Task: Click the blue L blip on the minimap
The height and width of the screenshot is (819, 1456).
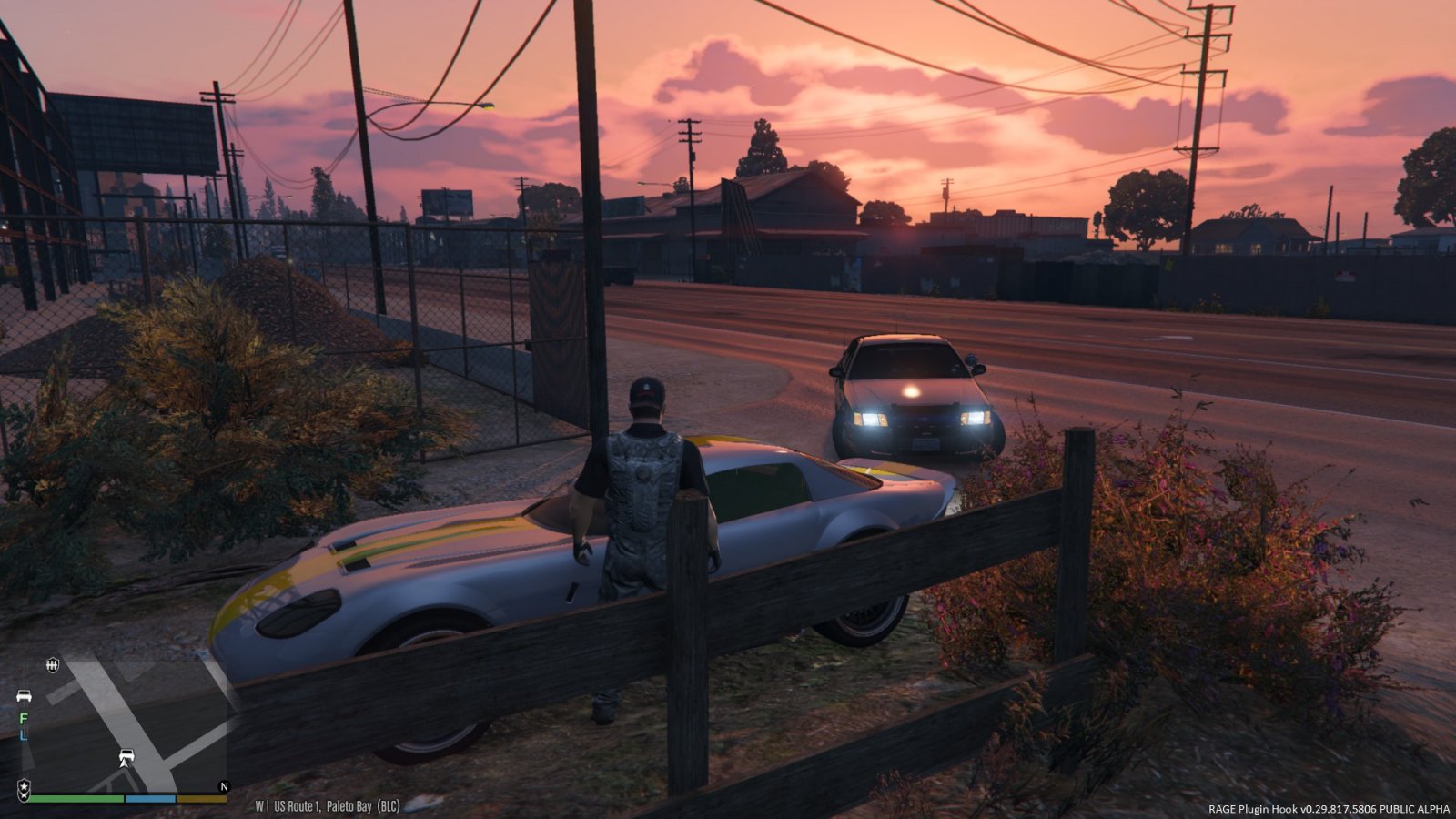Action: [24, 733]
